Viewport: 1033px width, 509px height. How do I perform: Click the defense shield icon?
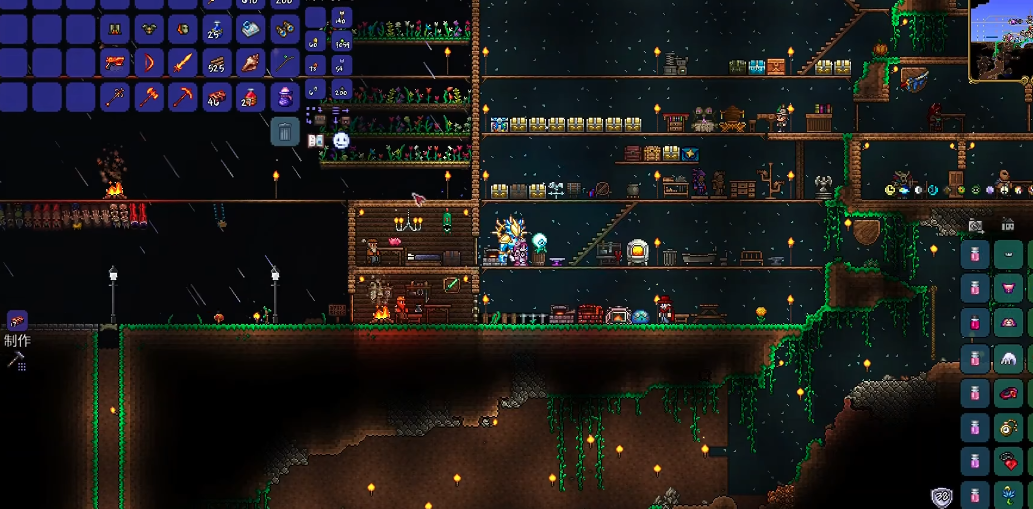941,496
